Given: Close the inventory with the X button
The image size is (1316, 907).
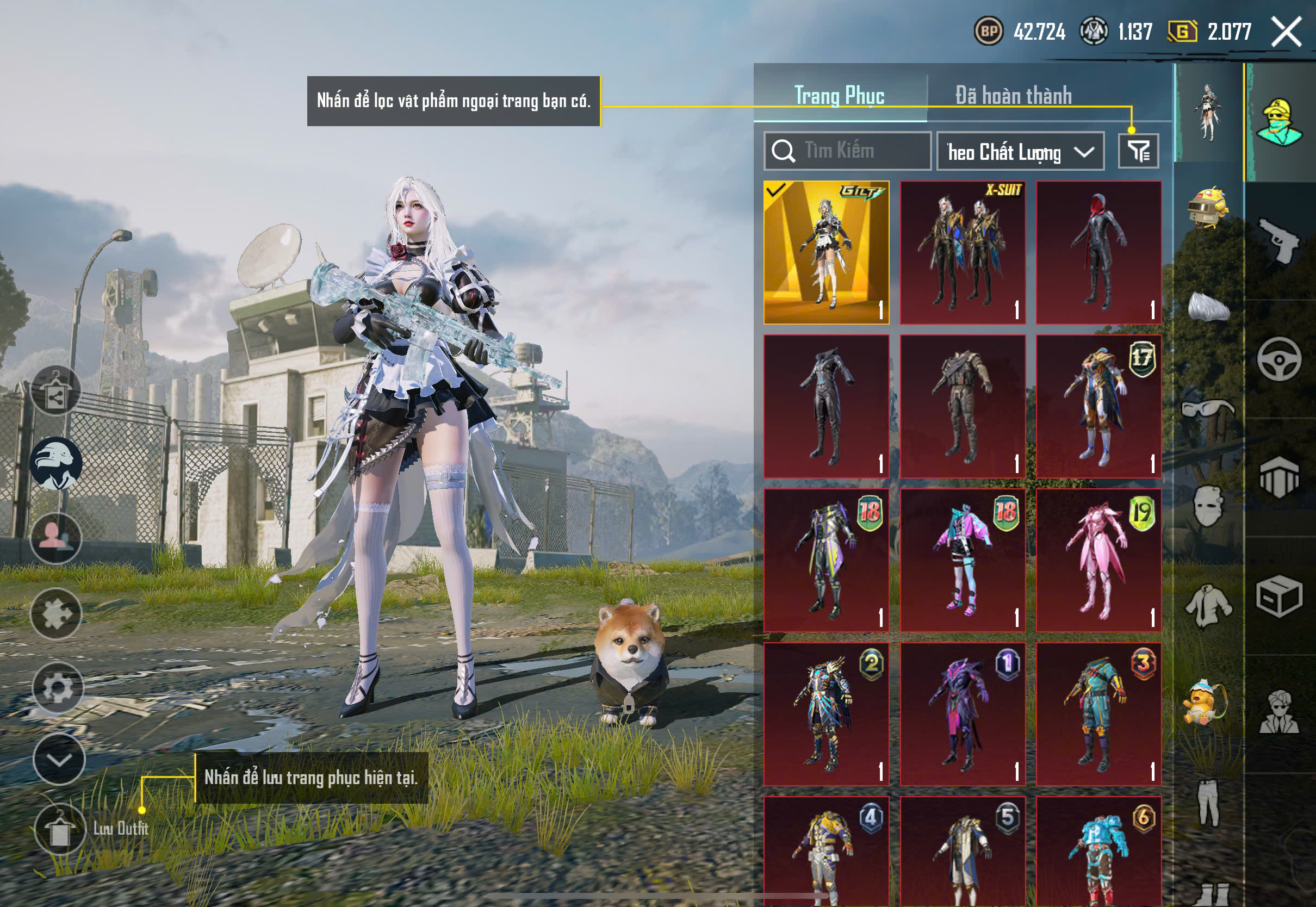Looking at the screenshot, I should (1286, 32).
